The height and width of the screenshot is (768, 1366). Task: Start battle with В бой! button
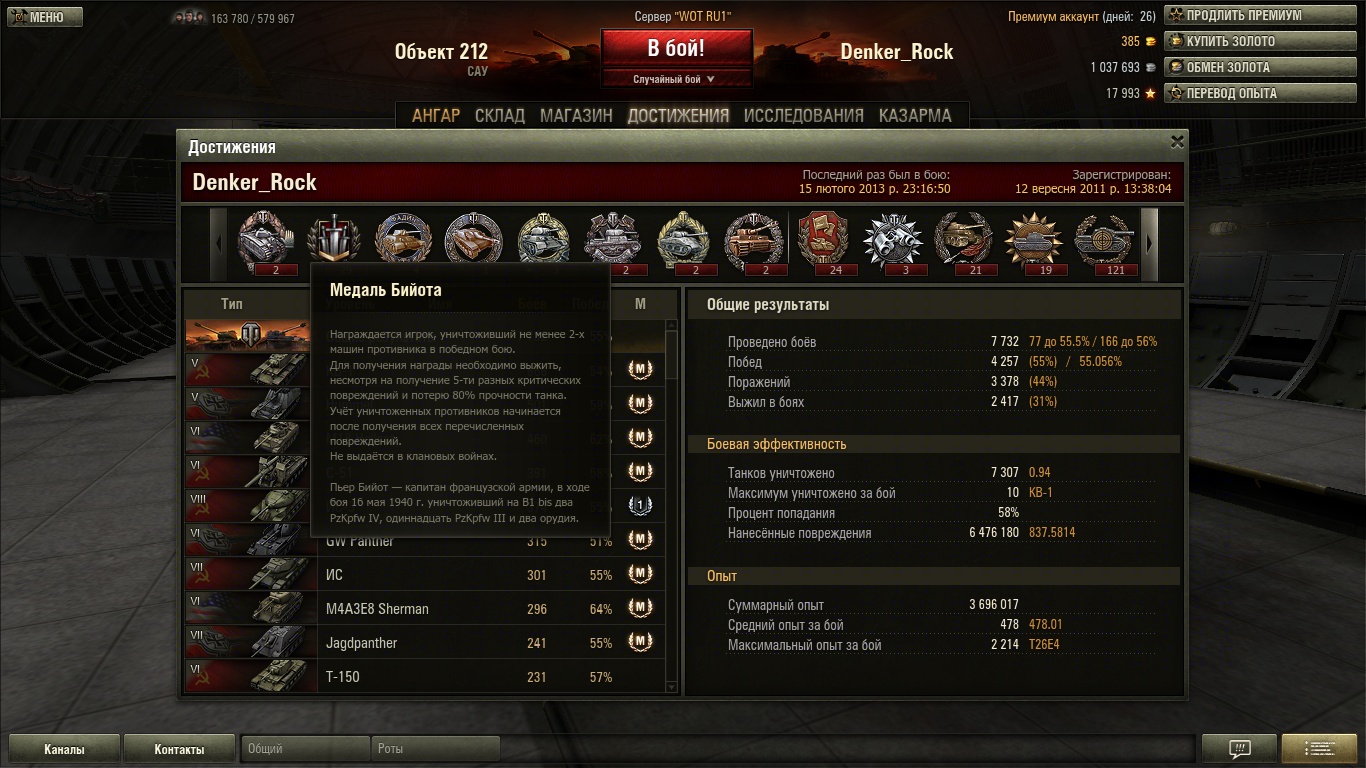(676, 48)
